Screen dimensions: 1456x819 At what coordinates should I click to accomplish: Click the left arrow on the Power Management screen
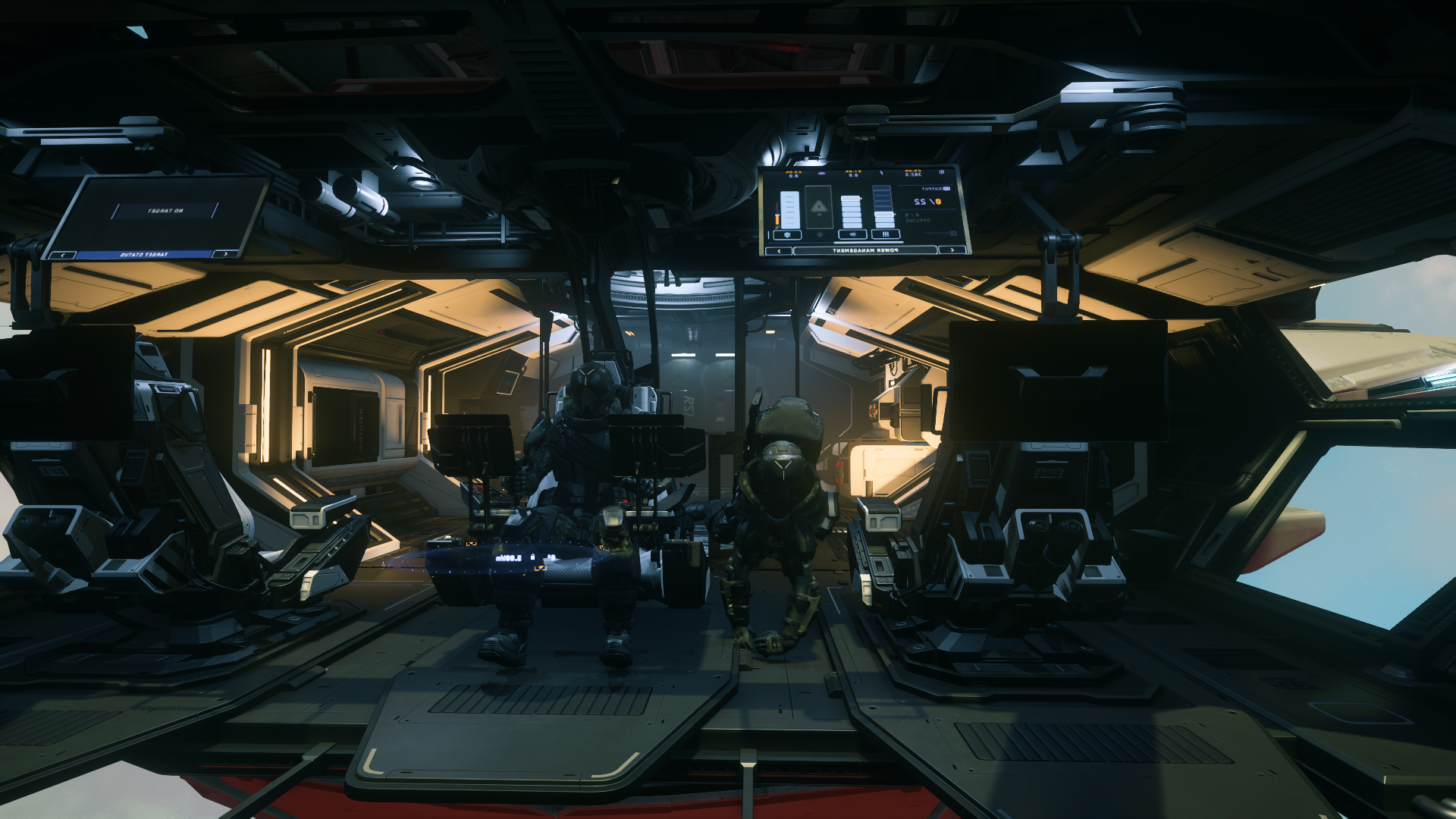pos(779,251)
